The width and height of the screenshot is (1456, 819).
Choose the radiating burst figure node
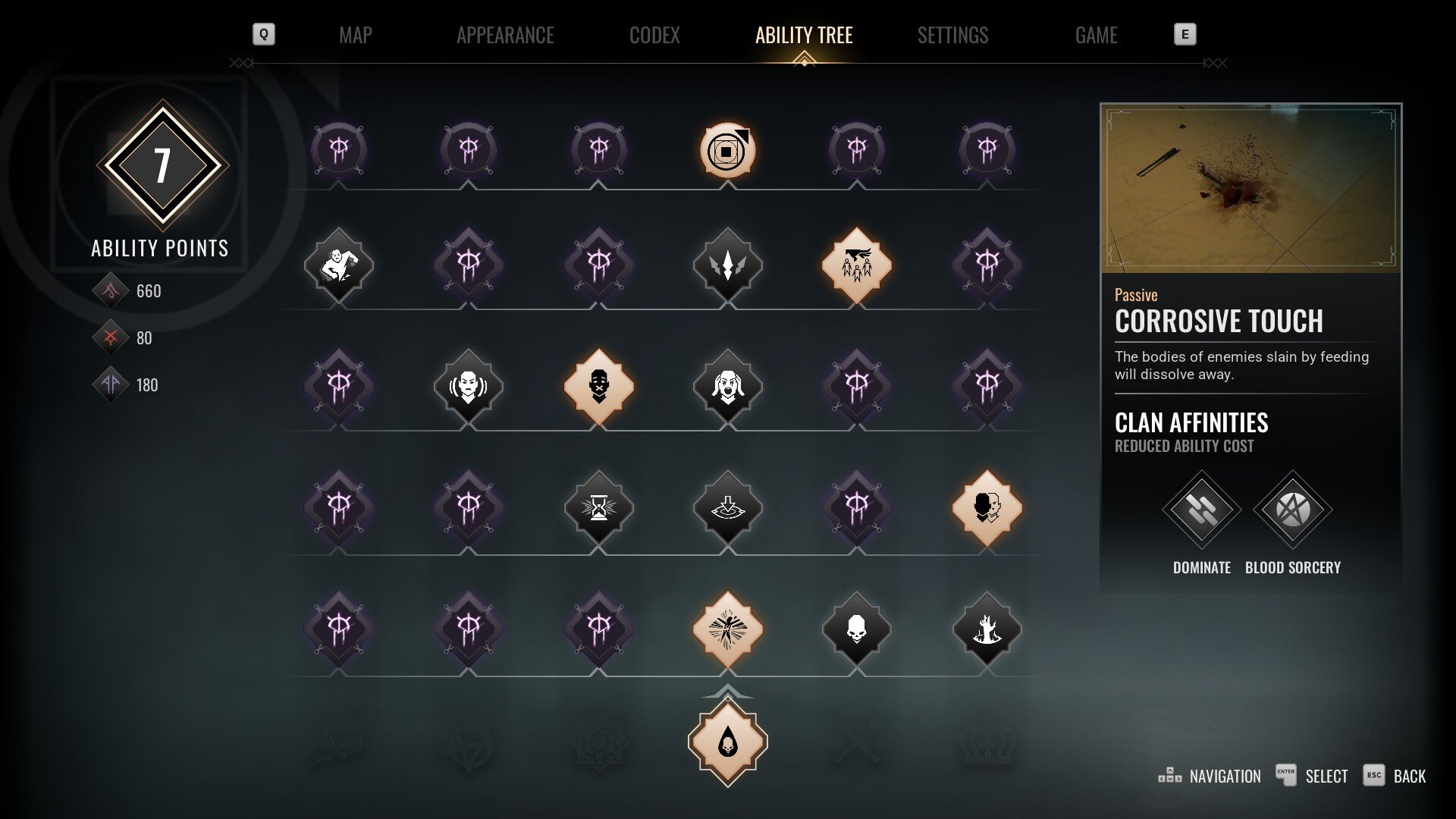727,629
